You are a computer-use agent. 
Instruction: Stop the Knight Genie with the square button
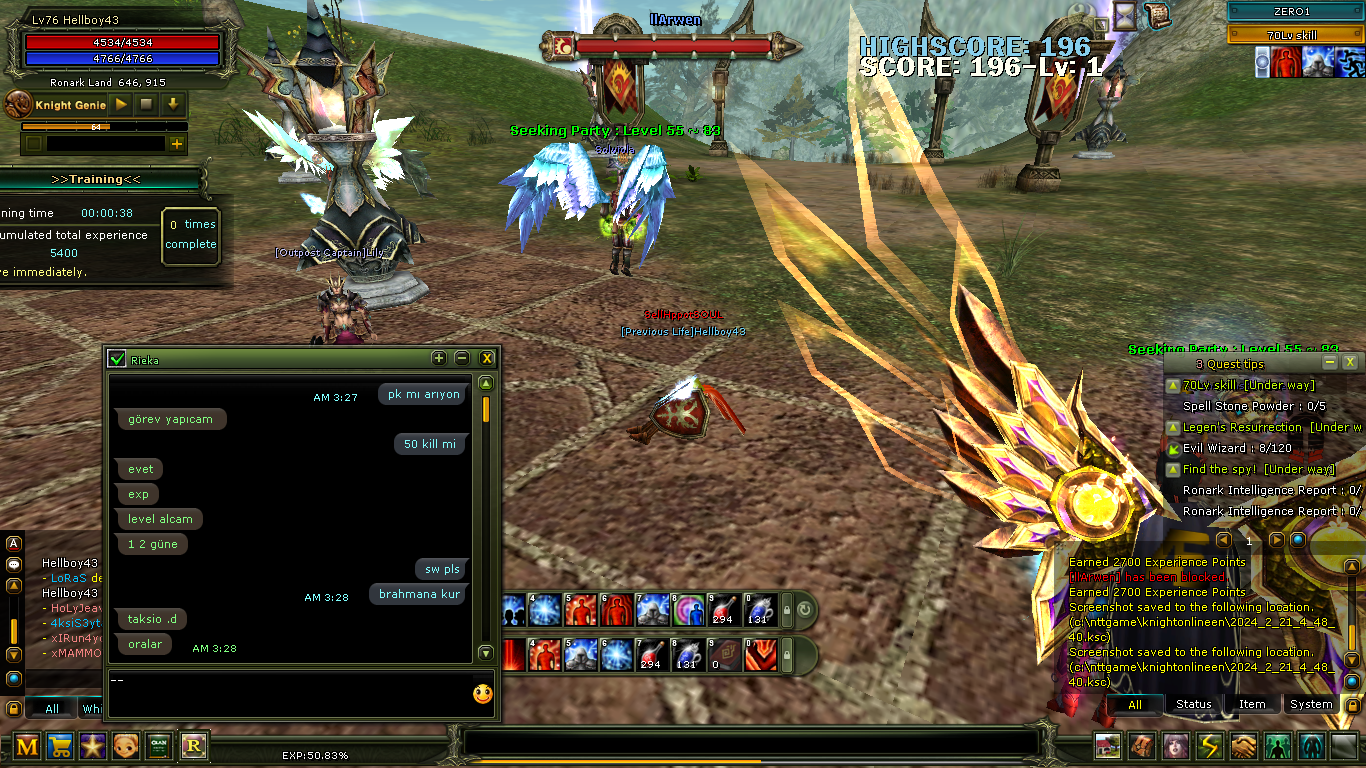(x=147, y=104)
